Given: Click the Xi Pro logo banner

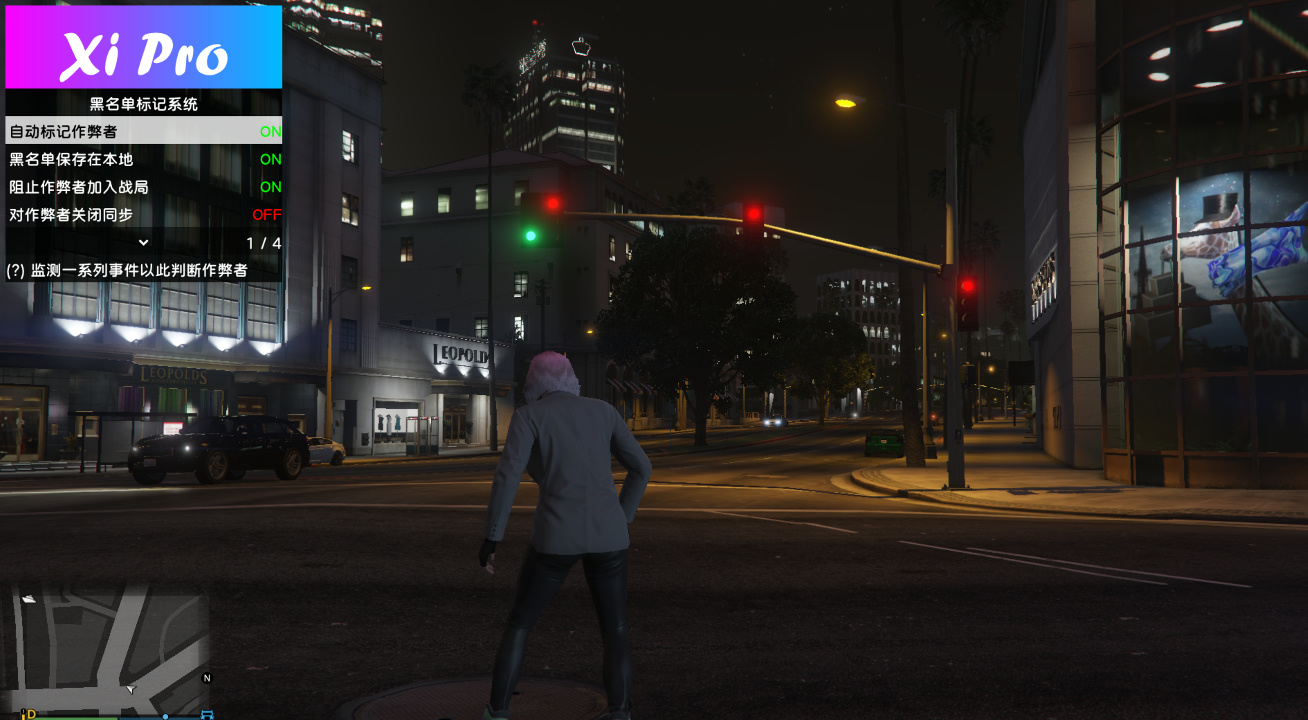Looking at the screenshot, I should pos(143,45).
